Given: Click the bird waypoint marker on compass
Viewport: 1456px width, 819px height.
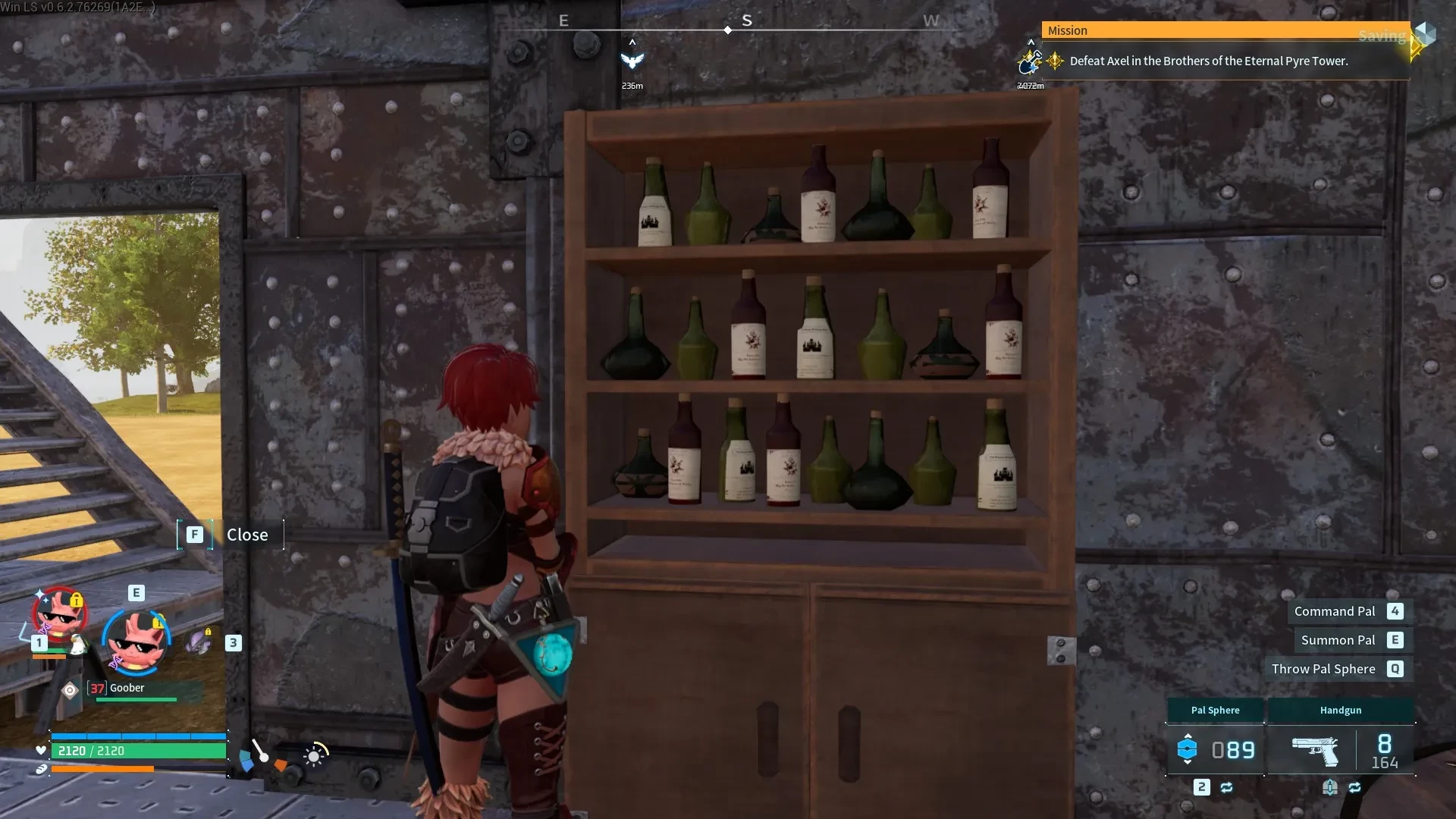Looking at the screenshot, I should pyautogui.click(x=632, y=61).
